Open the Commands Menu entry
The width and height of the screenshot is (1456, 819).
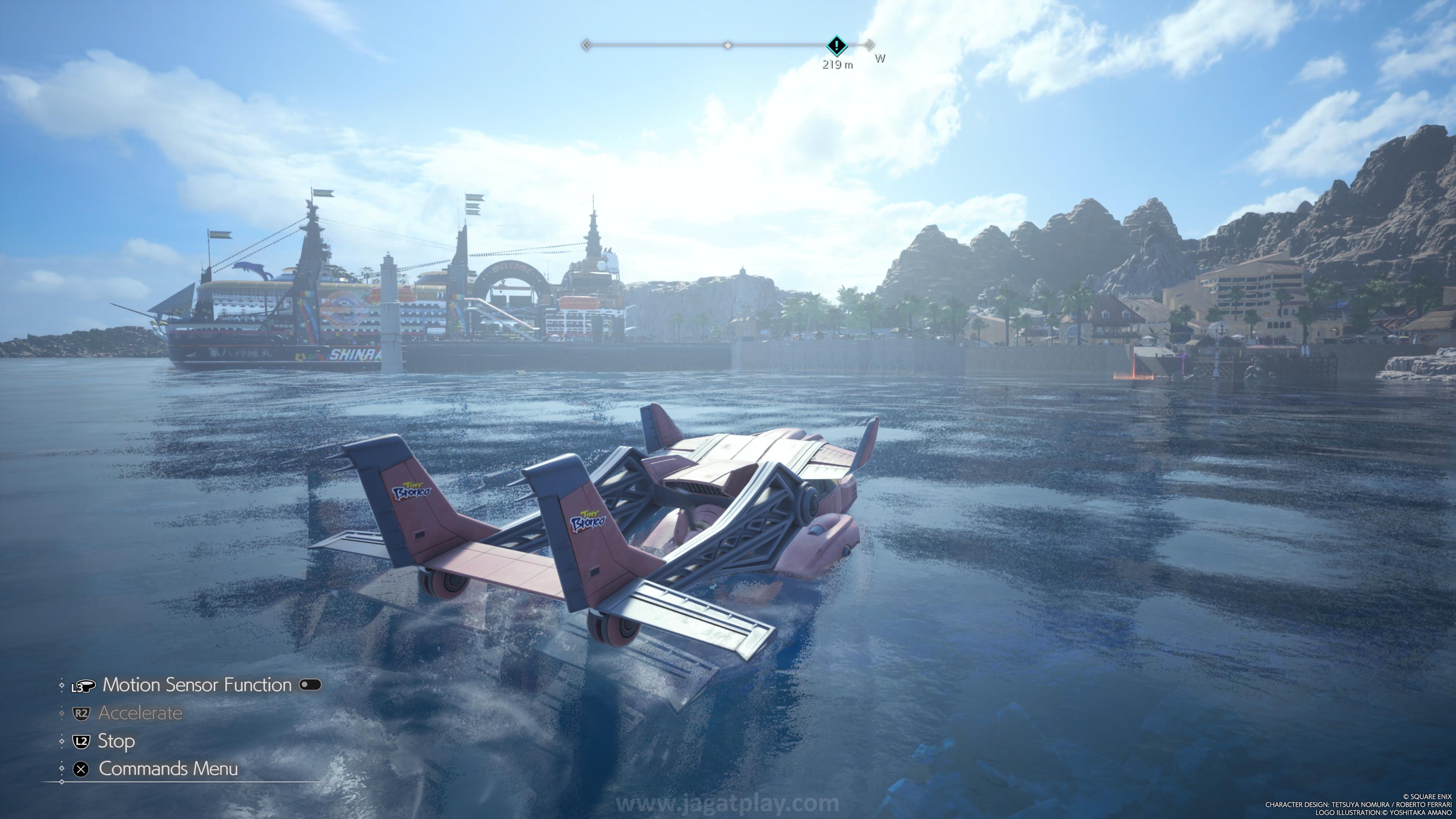[168, 769]
